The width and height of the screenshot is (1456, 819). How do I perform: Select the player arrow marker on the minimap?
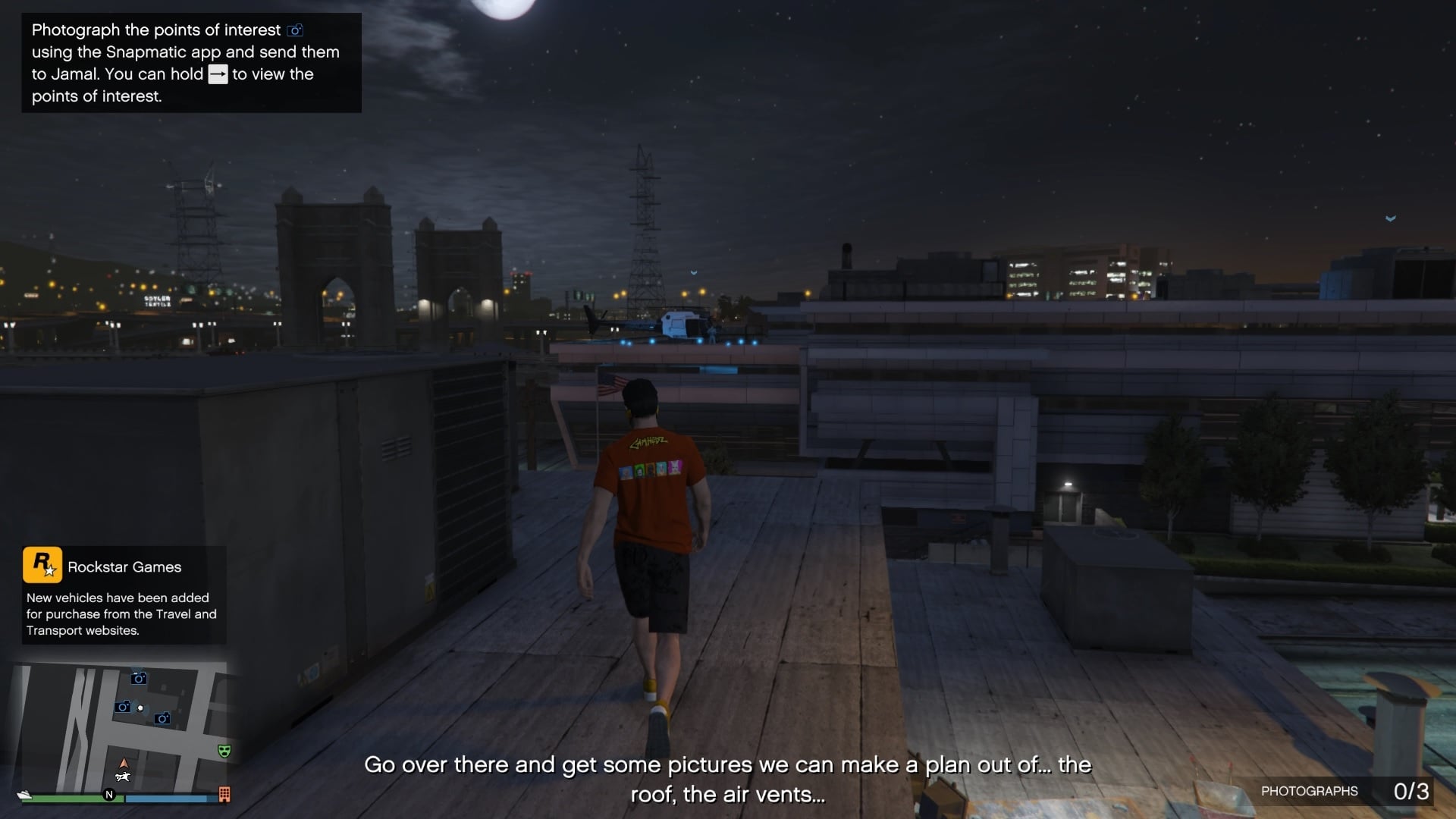pos(124,764)
